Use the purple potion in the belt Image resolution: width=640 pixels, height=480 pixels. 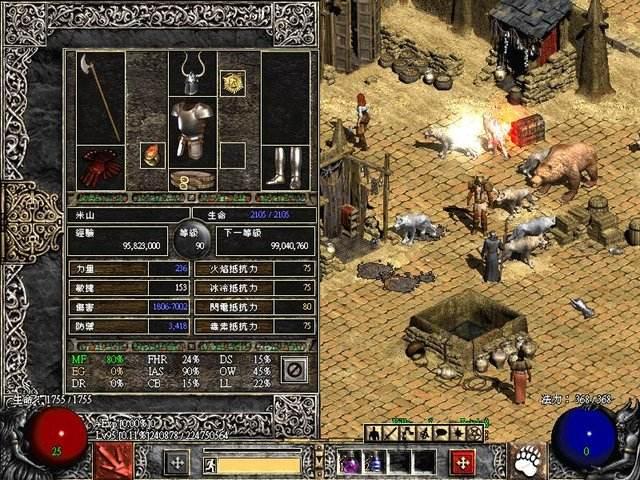[x=350, y=462]
